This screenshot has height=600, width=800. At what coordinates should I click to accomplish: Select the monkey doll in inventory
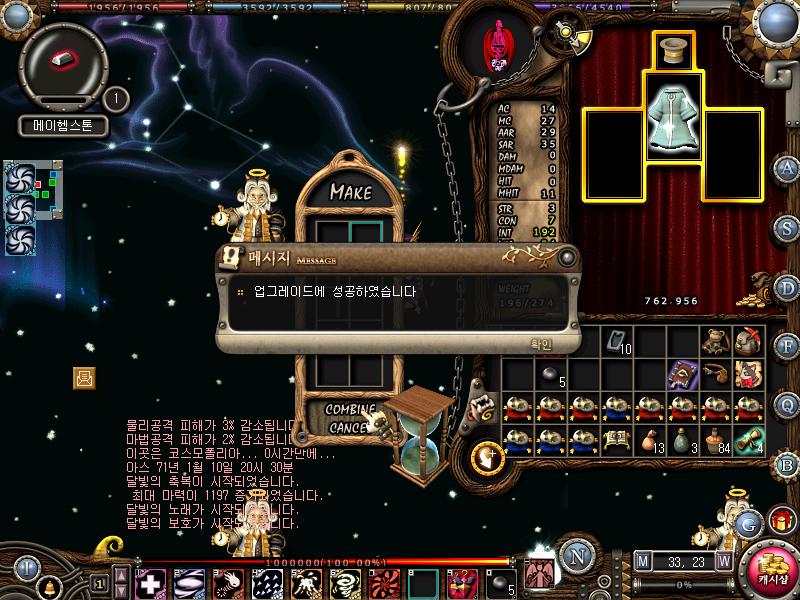713,341
